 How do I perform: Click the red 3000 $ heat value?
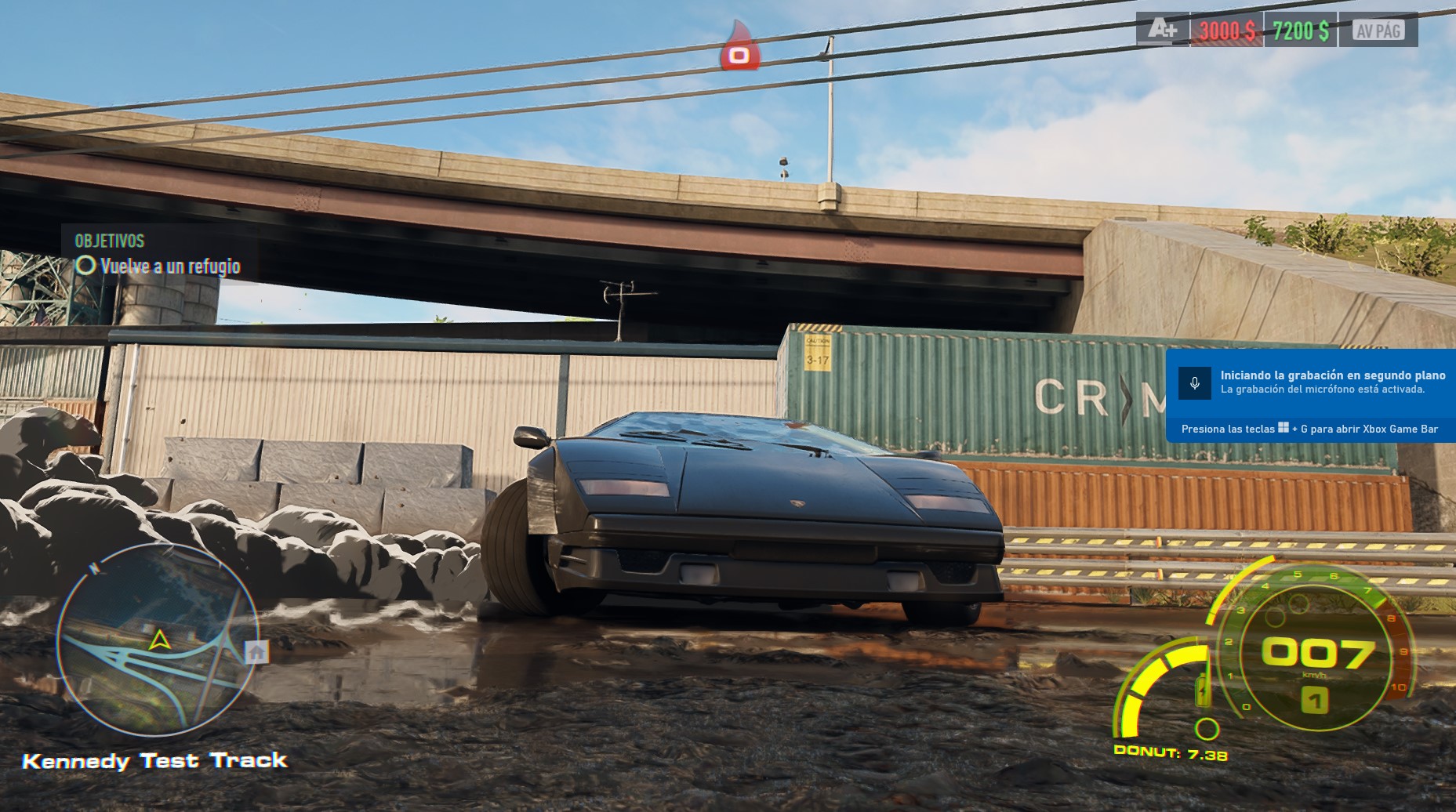[1225, 28]
